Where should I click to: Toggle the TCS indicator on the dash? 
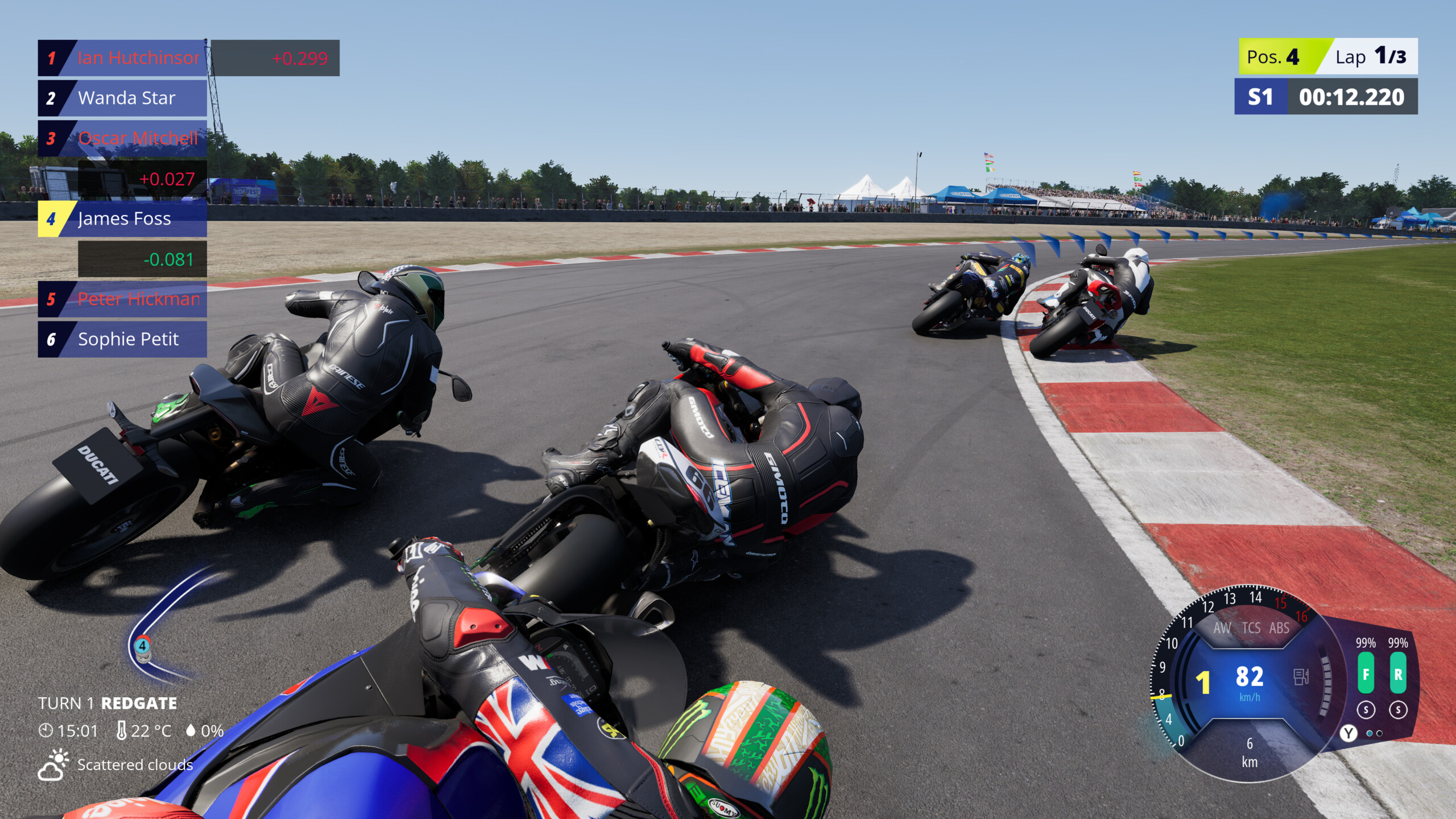1251,628
